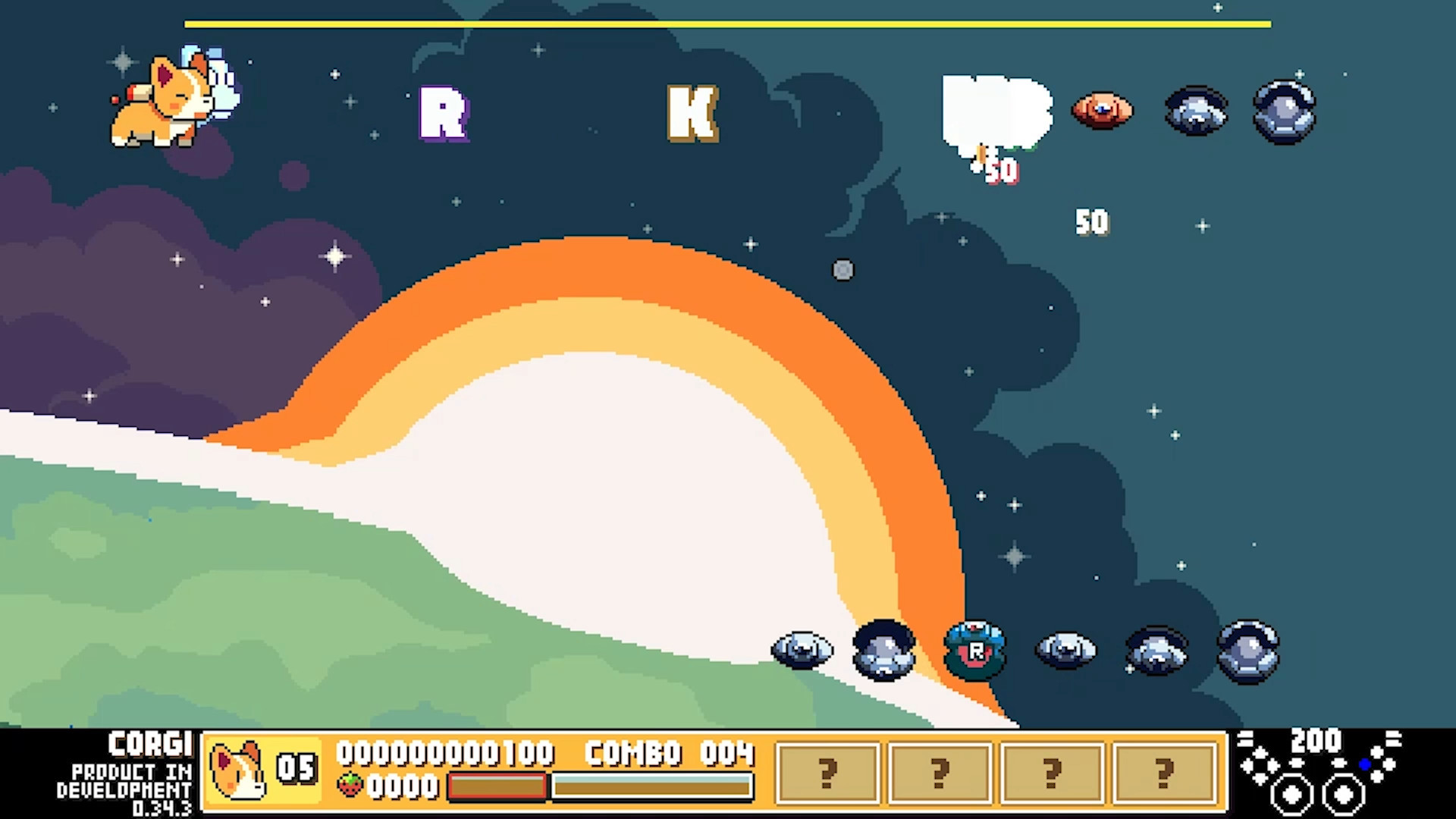Screen dimensions: 1456x819
Task: Click the orange eyeball UFO enemy
Action: [1102, 111]
